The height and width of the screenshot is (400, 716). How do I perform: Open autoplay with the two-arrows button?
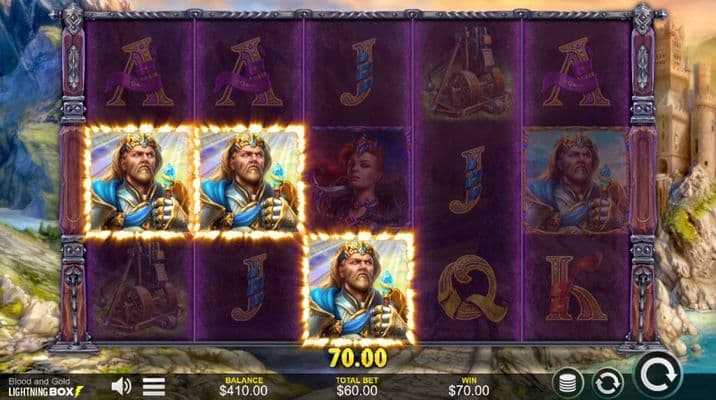tap(606, 382)
